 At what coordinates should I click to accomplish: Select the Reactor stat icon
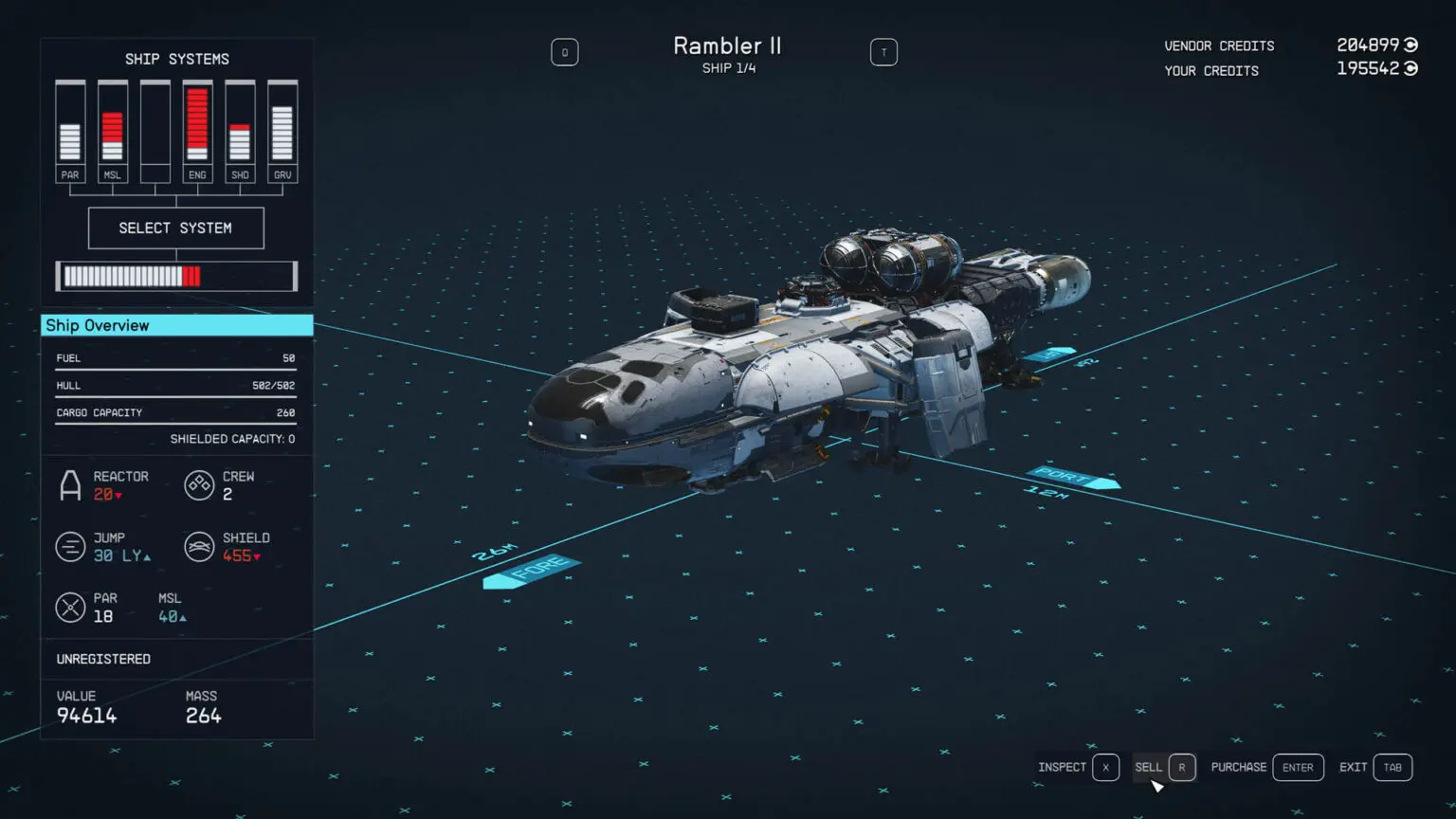pos(71,484)
